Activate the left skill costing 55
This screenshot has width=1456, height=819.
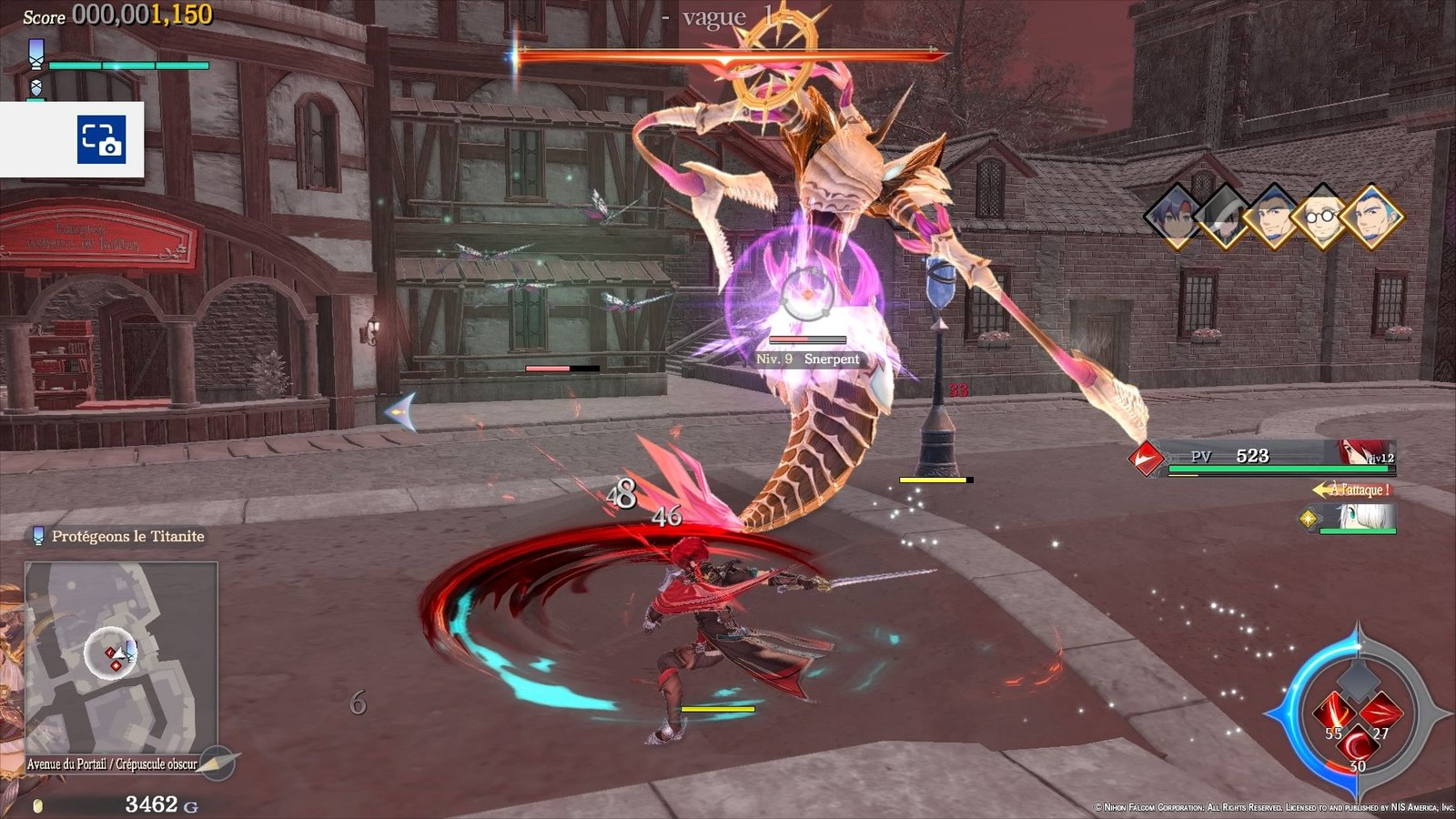coord(1334,712)
